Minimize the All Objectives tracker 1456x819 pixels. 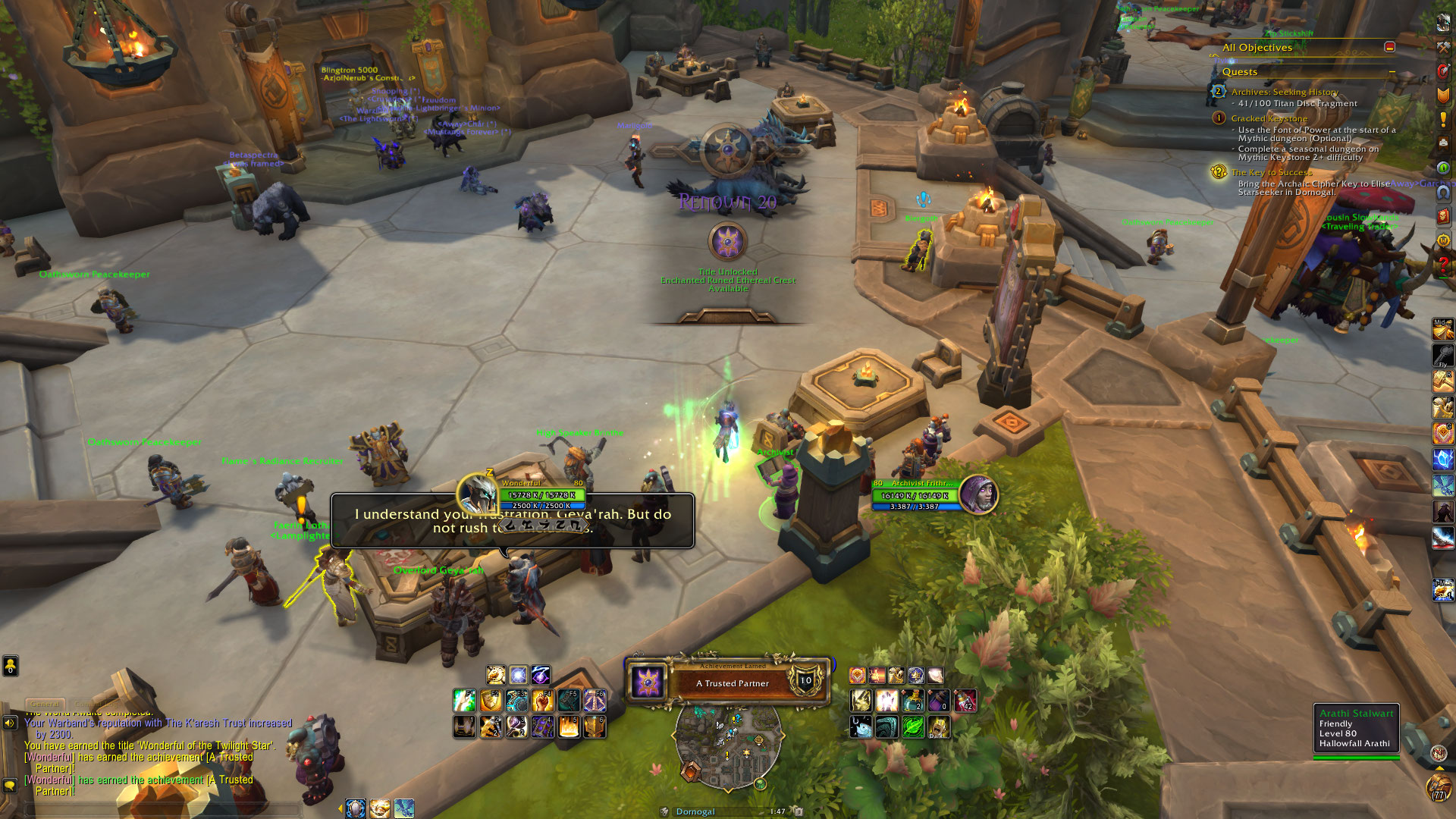point(1389,47)
